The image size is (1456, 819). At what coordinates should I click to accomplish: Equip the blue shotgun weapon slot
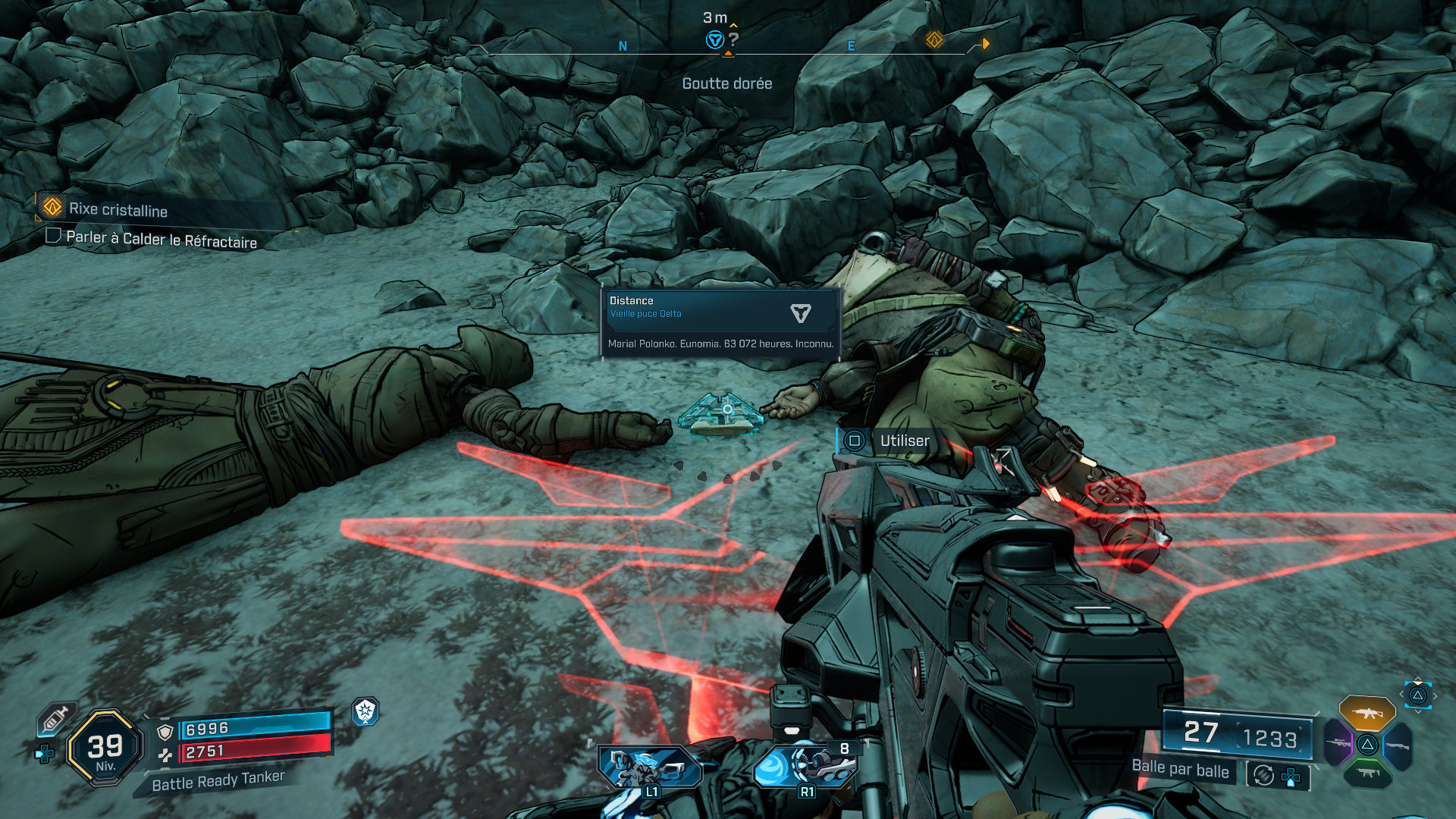[x=1398, y=745]
